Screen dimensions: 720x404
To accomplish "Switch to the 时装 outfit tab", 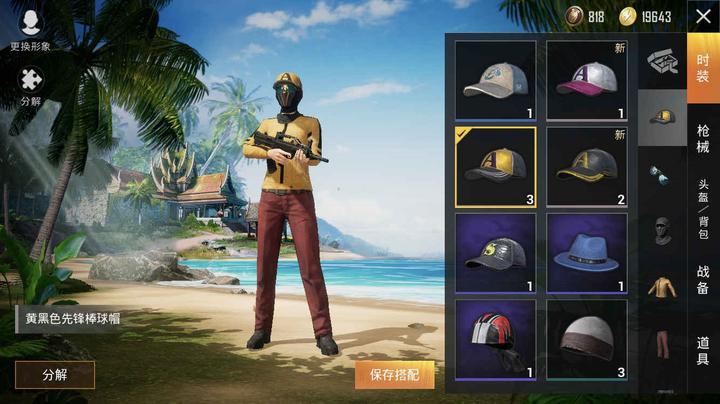I will pyautogui.click(x=702, y=62).
